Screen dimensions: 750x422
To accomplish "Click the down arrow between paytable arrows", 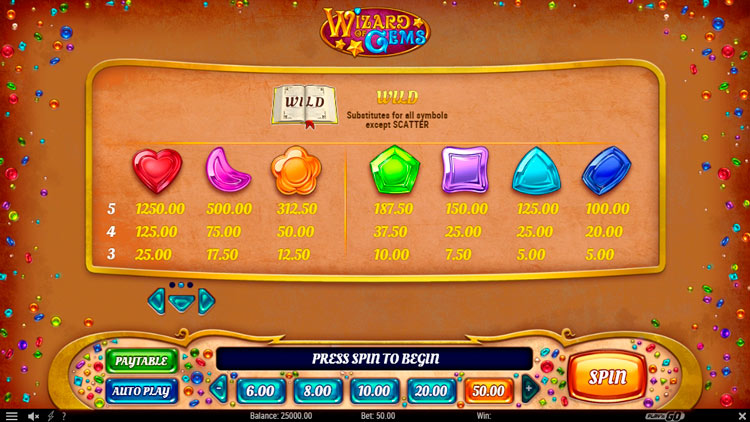I will (x=181, y=303).
